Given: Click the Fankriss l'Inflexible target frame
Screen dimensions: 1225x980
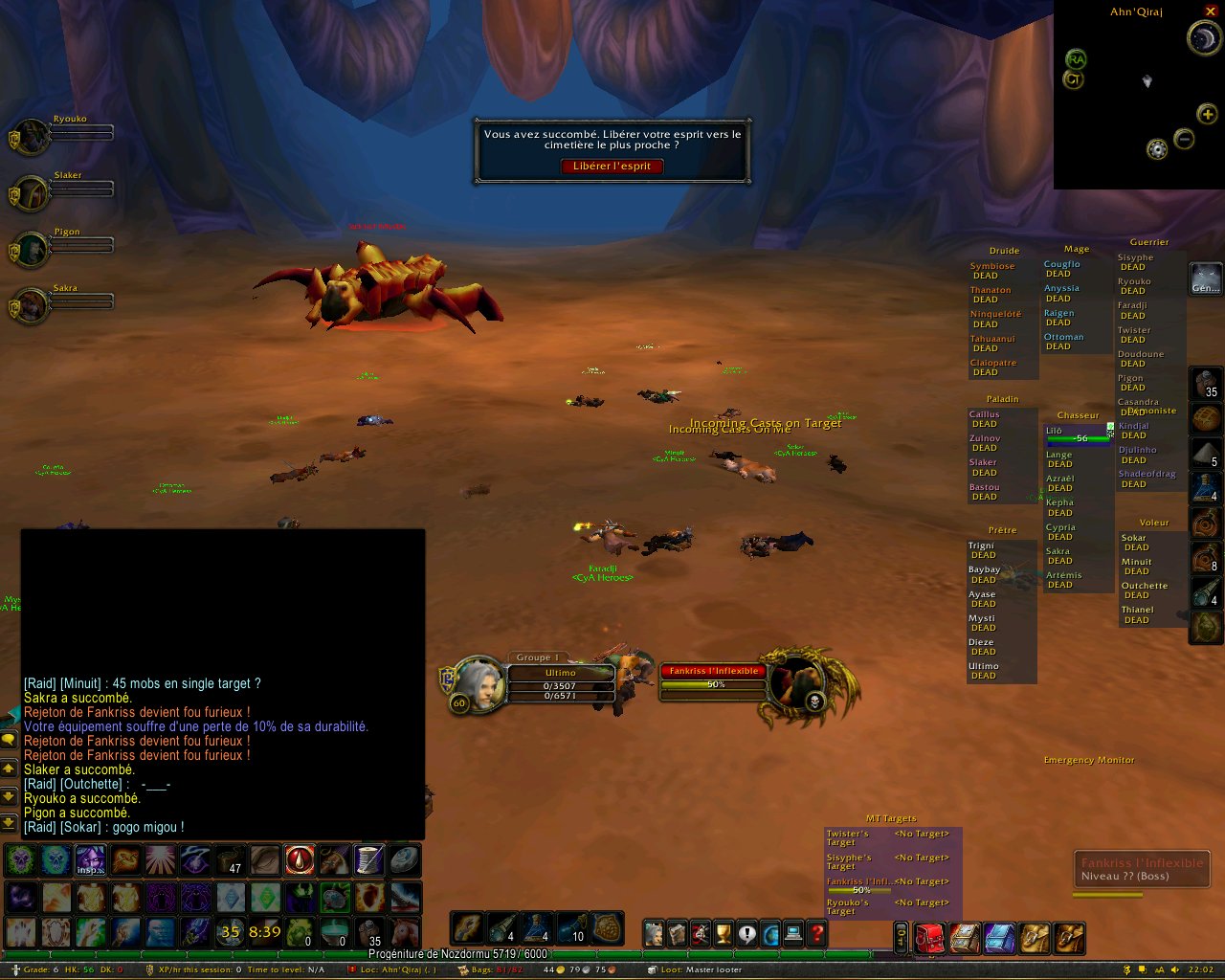Looking at the screenshot, I should pyautogui.click(x=713, y=678).
